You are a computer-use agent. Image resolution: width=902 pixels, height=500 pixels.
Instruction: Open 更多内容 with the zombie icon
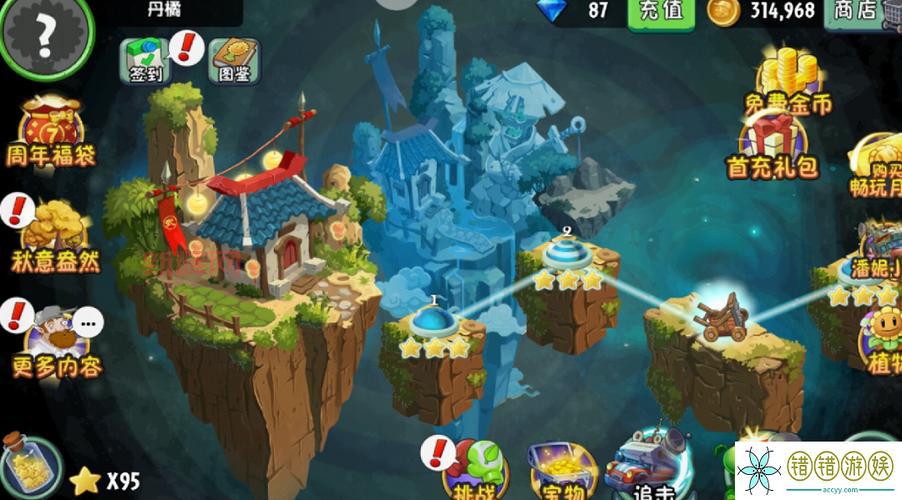(x=56, y=340)
